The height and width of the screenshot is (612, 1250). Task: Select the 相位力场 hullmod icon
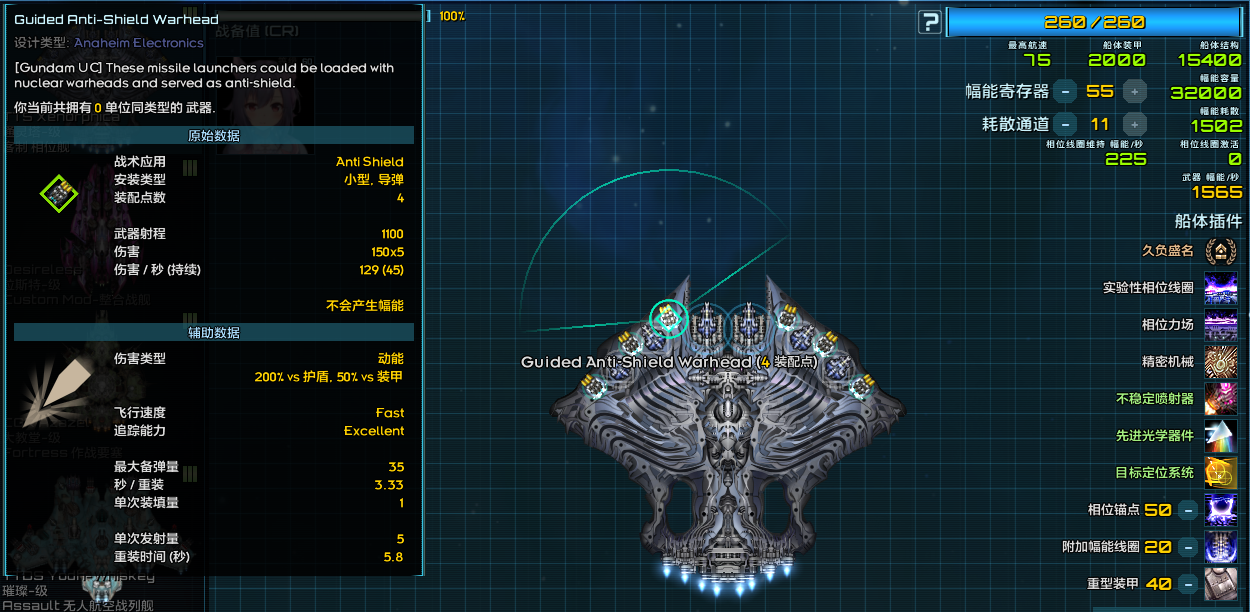pos(1220,325)
